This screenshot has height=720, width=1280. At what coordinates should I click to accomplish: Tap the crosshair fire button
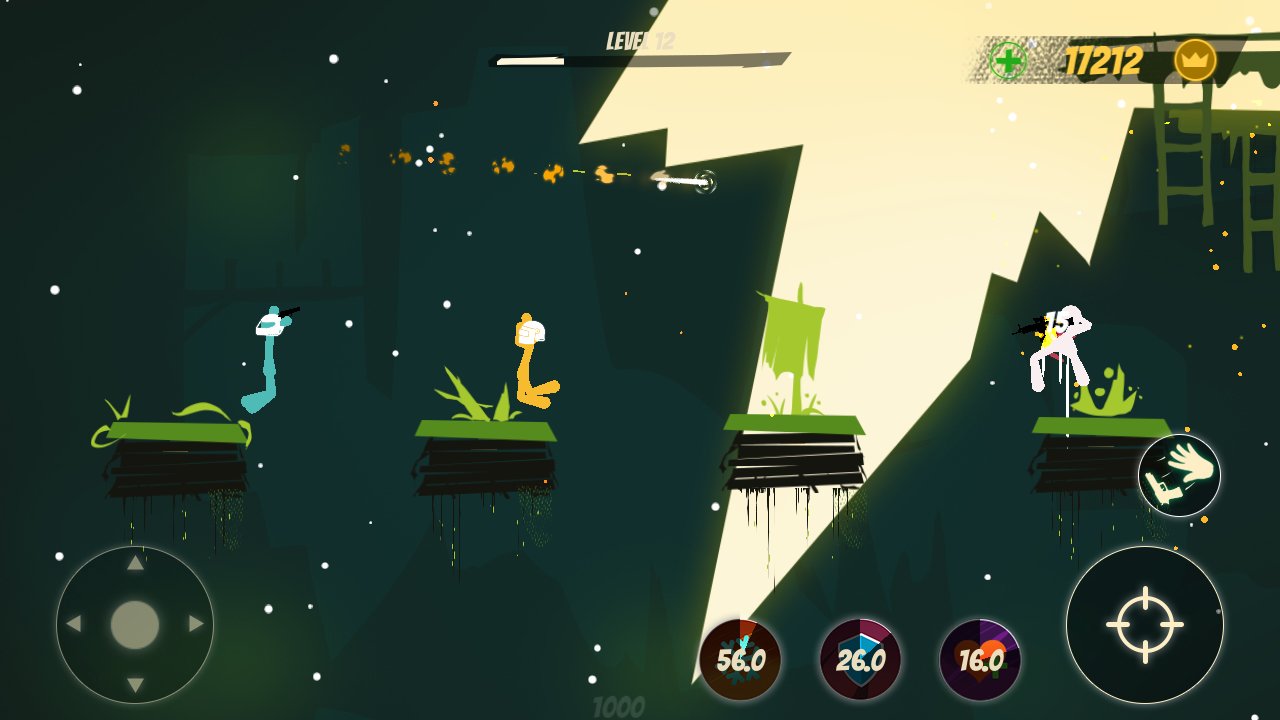[x=1144, y=624]
